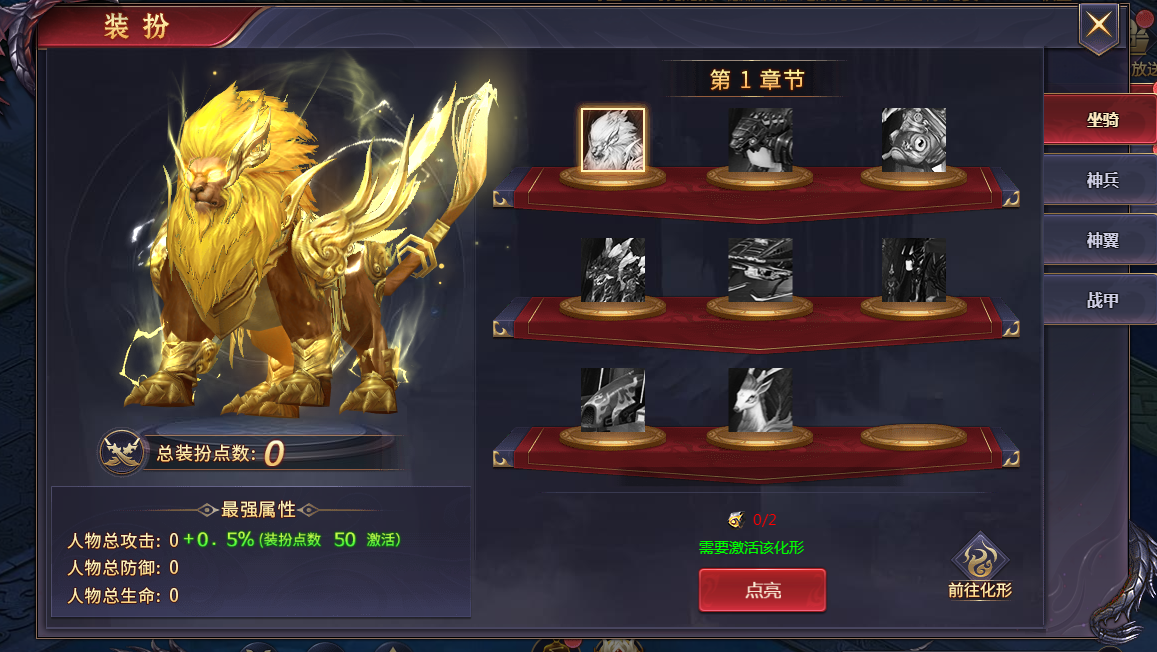The width and height of the screenshot is (1157, 652).
Task: Select the 神翼 wings tab
Action: pyautogui.click(x=1102, y=240)
